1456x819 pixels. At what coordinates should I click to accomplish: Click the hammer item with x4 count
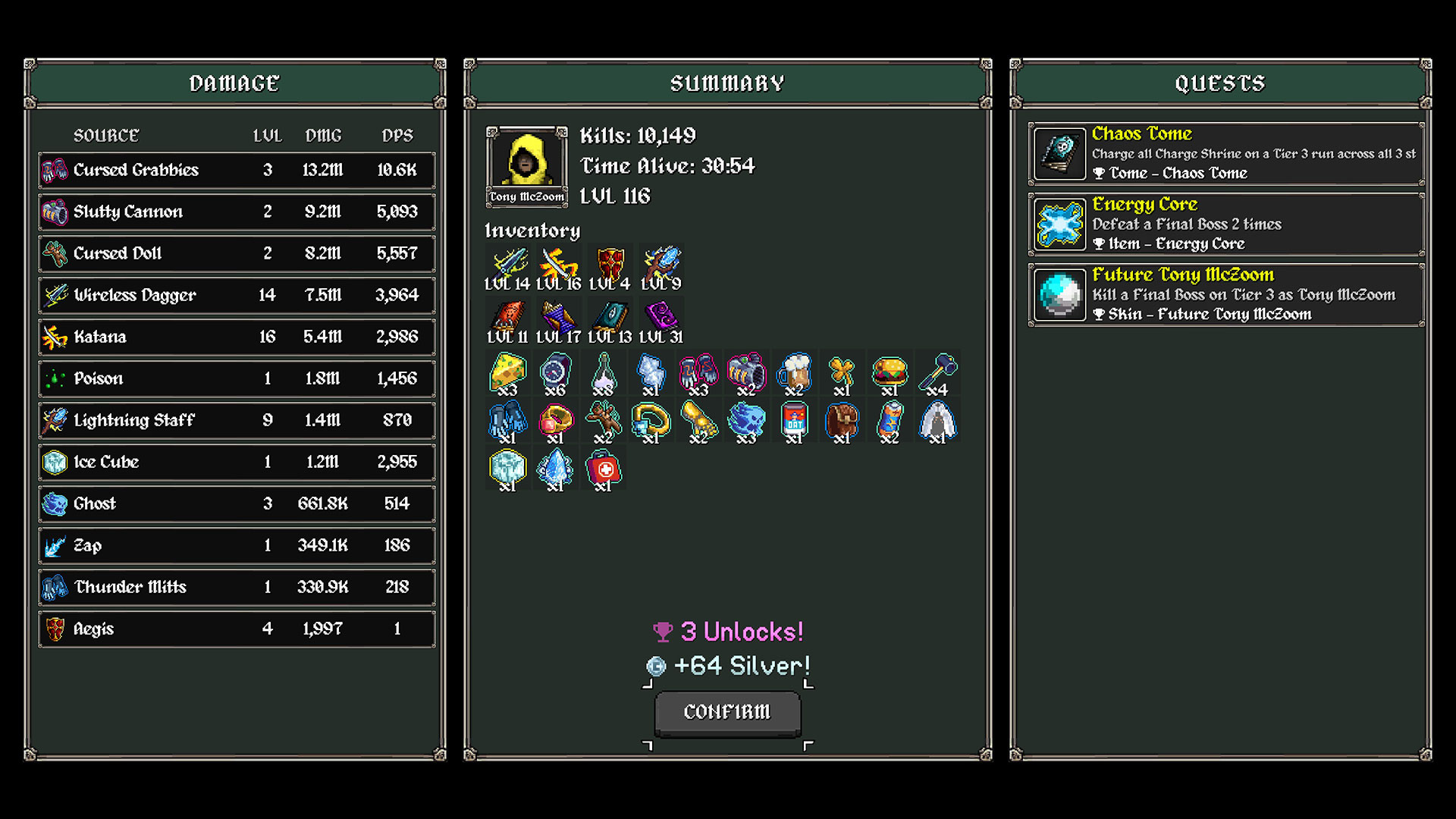(x=937, y=373)
